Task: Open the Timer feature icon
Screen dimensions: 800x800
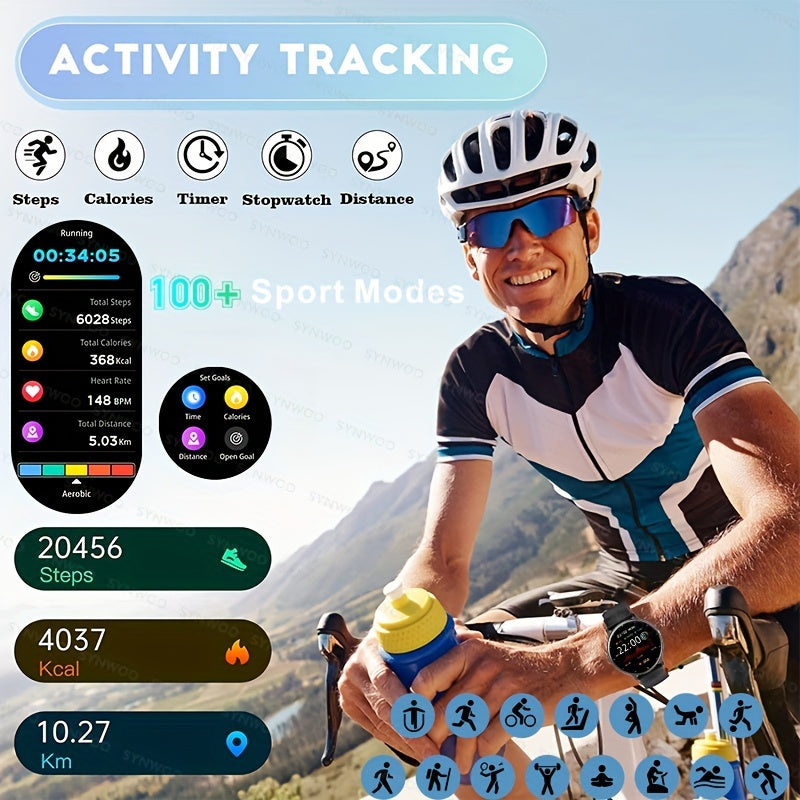Action: (202, 156)
